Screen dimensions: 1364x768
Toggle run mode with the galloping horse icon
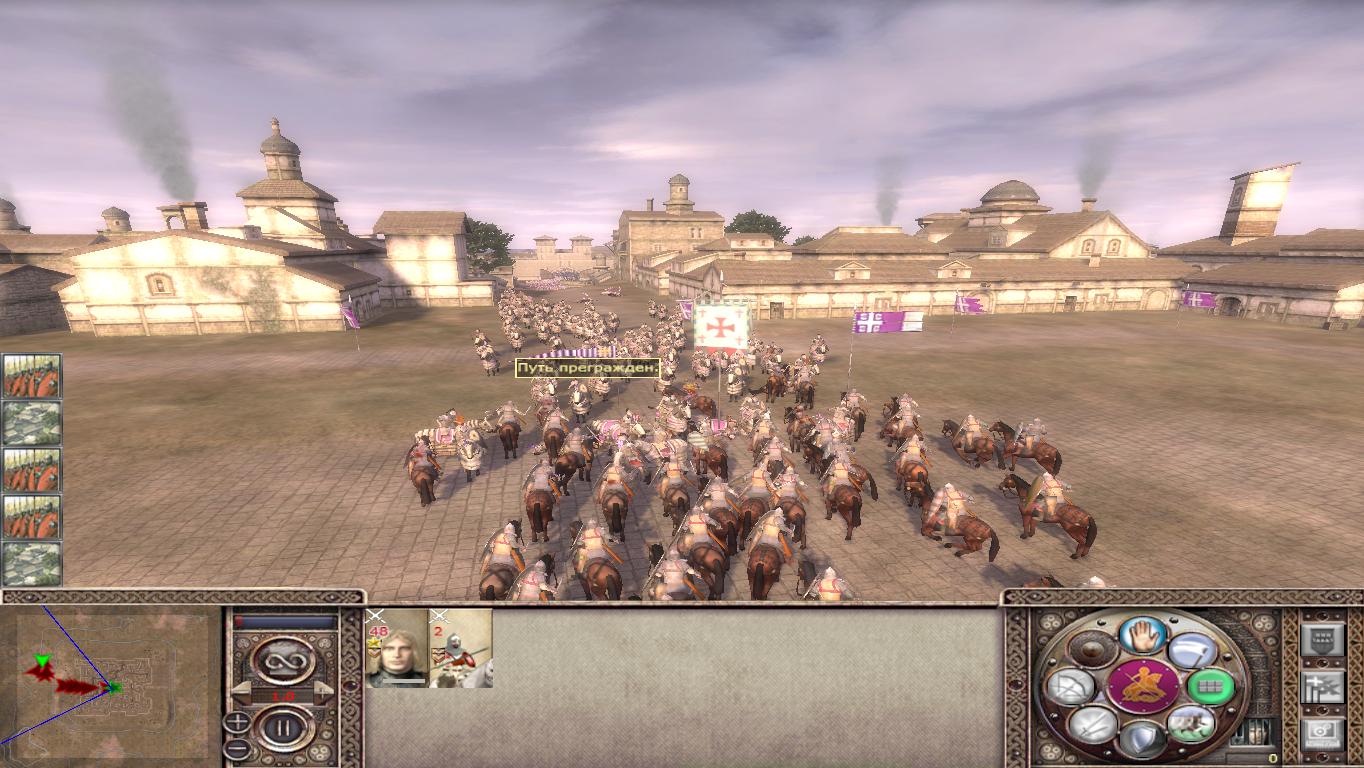(x=1190, y=723)
